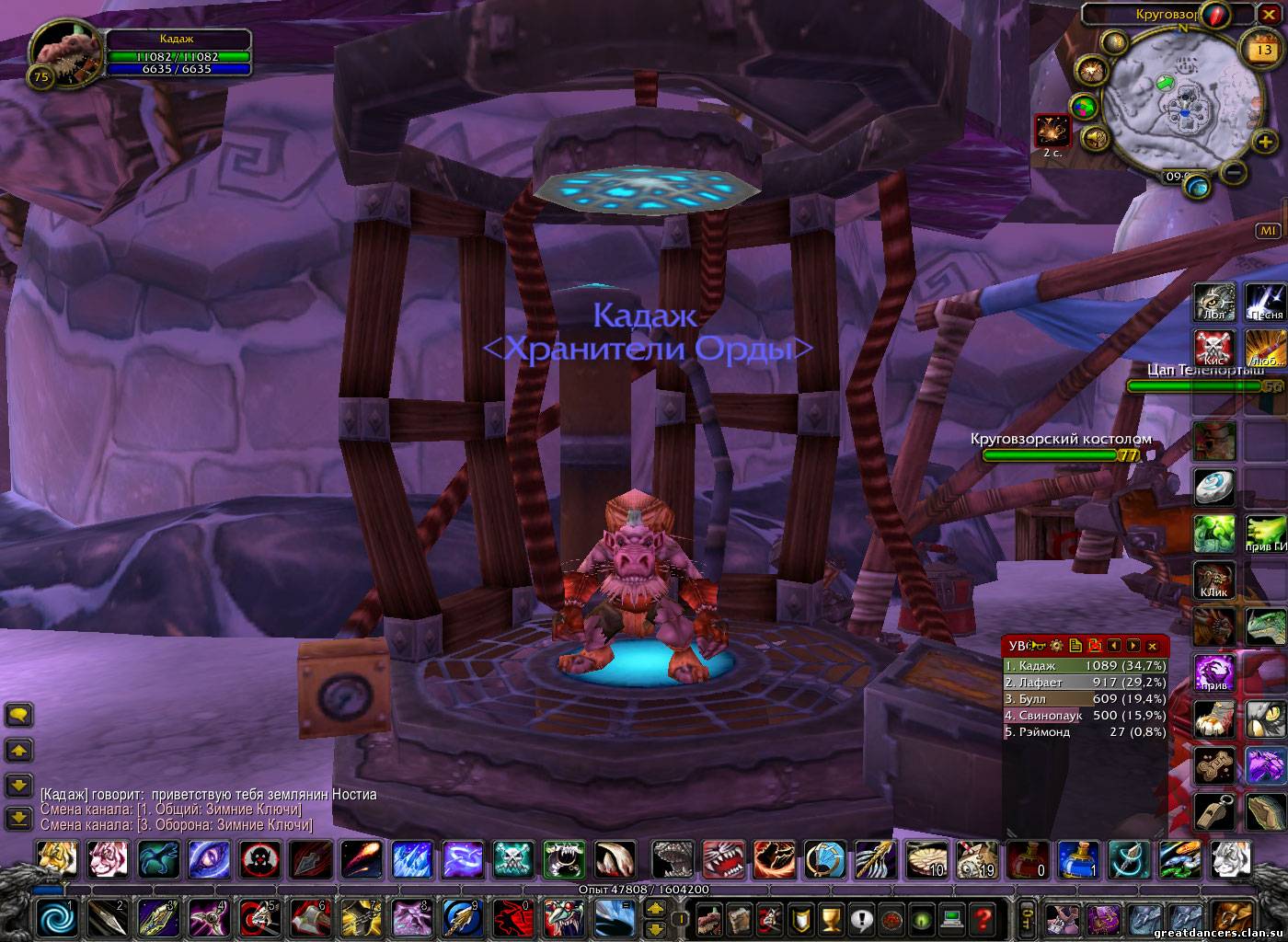Viewport: 1288px width, 942px height.
Task: Close the damage meter window
Action: (1152, 646)
